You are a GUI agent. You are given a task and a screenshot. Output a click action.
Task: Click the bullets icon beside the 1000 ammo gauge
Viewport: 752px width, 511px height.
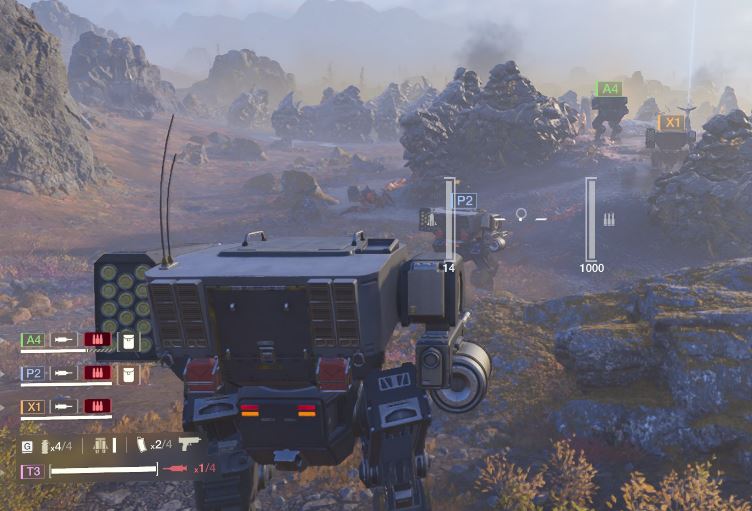click(x=609, y=218)
